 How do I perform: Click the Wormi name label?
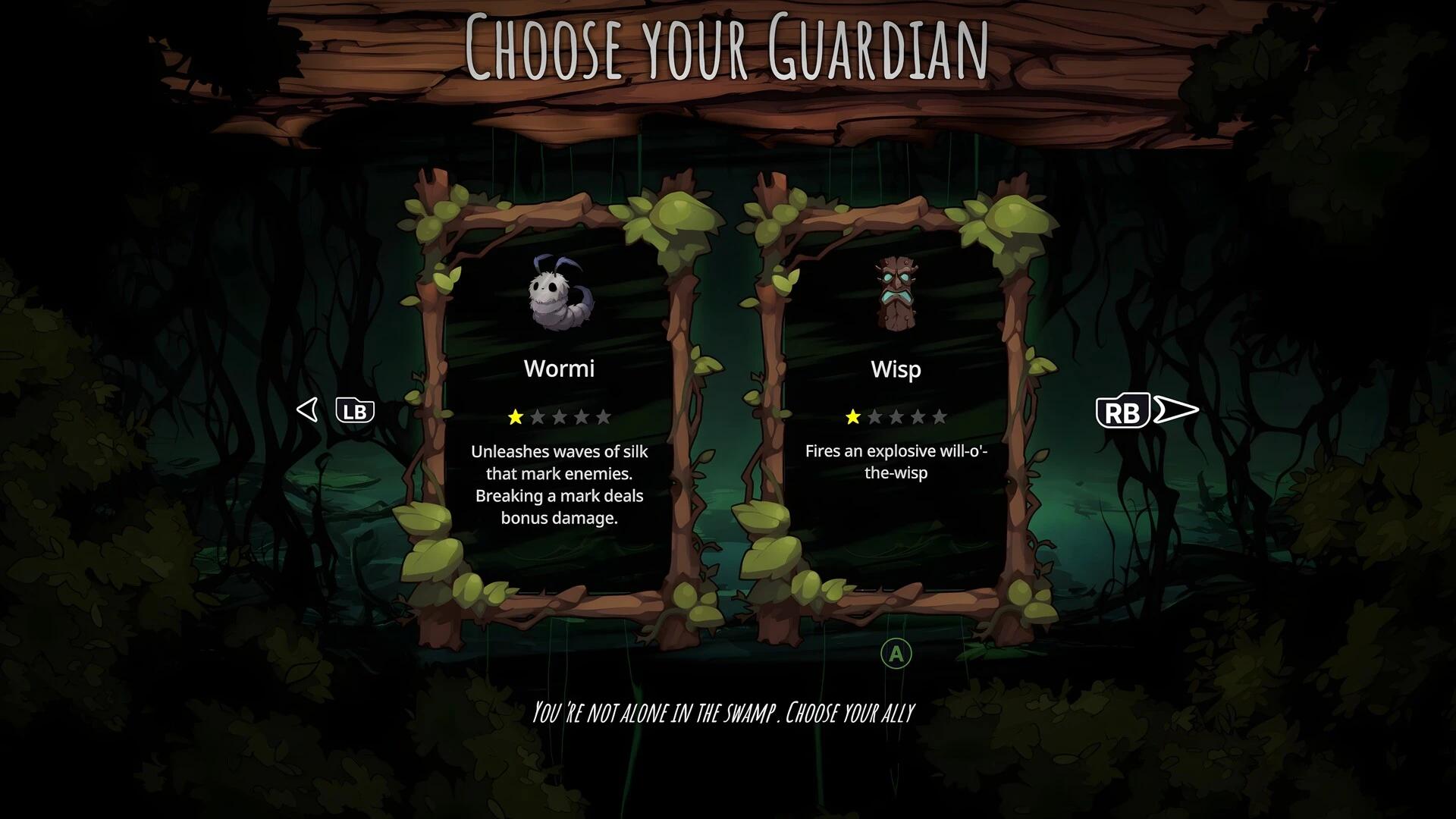click(560, 369)
